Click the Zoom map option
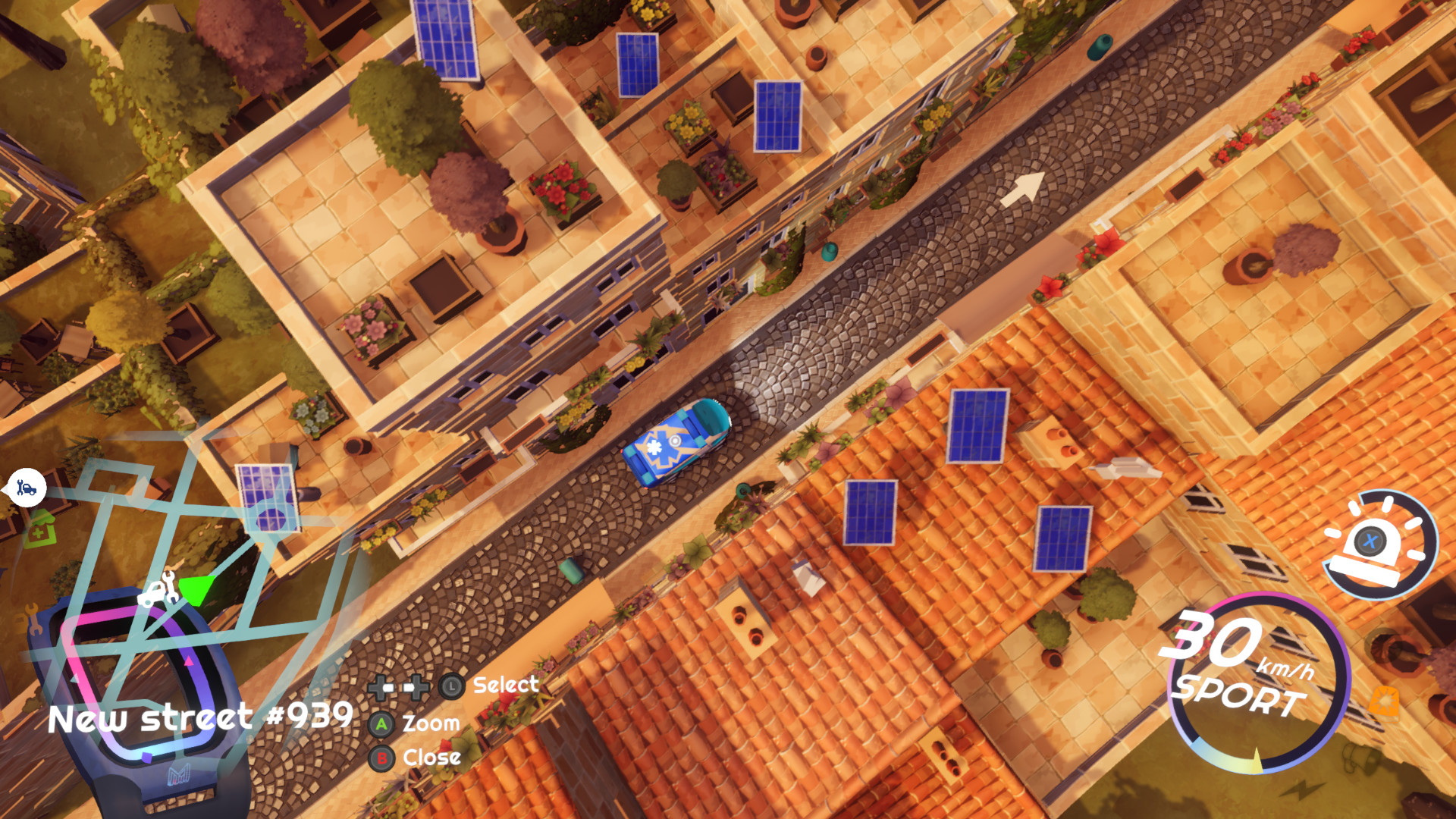Screen dimensions: 1456x819 [430, 723]
